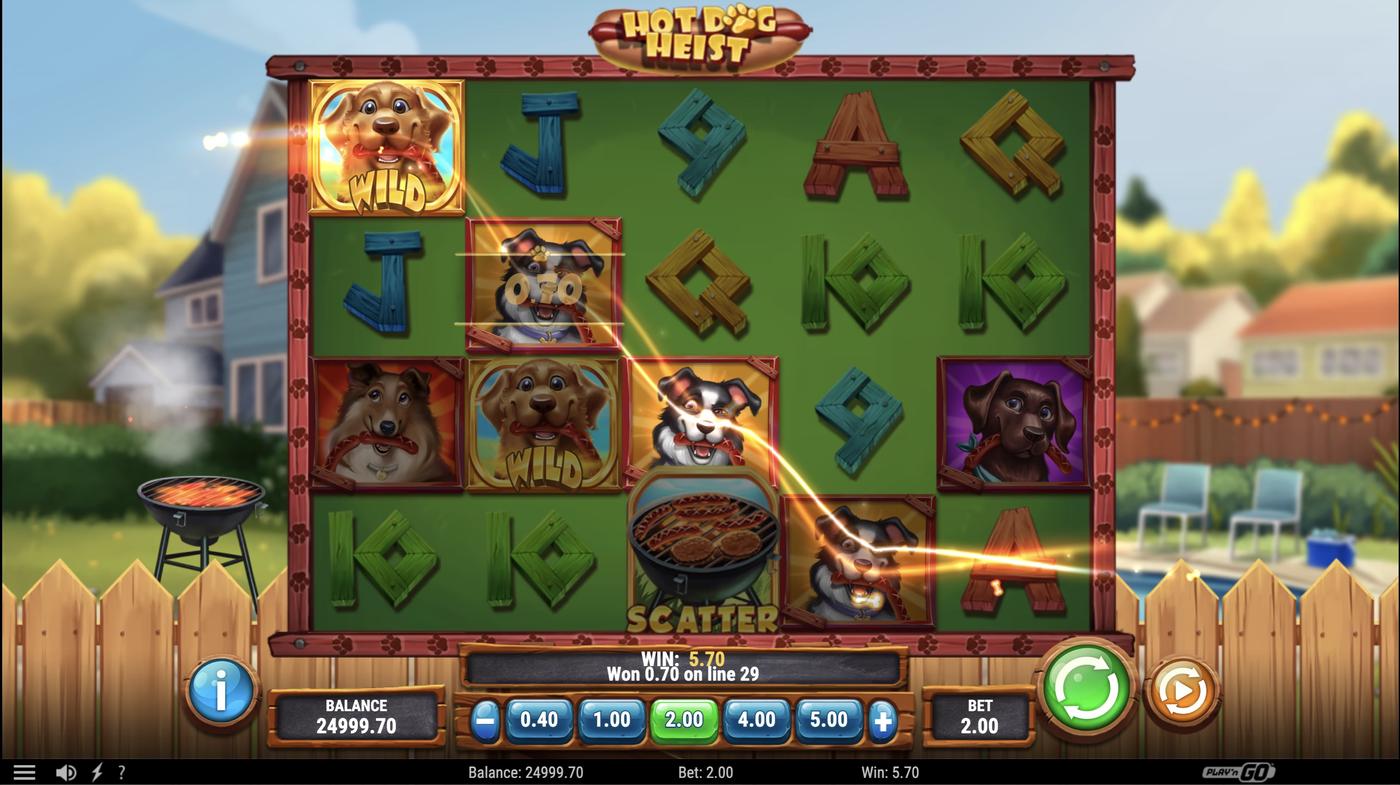Increase the bet with the plus stepper
This screenshot has width=1400, height=785.
pos(882,719)
